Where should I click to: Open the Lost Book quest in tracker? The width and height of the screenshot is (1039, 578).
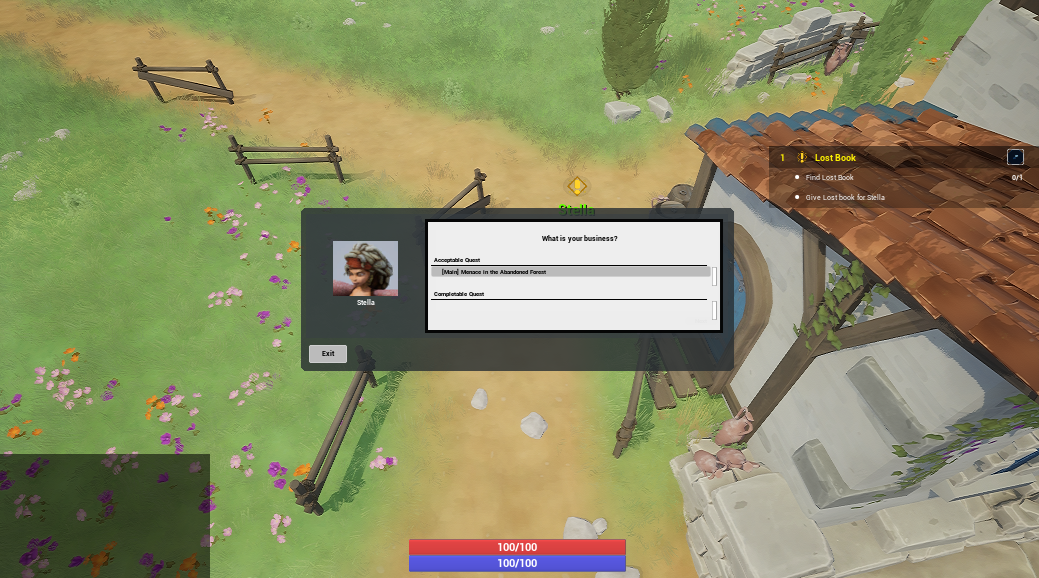click(835, 158)
